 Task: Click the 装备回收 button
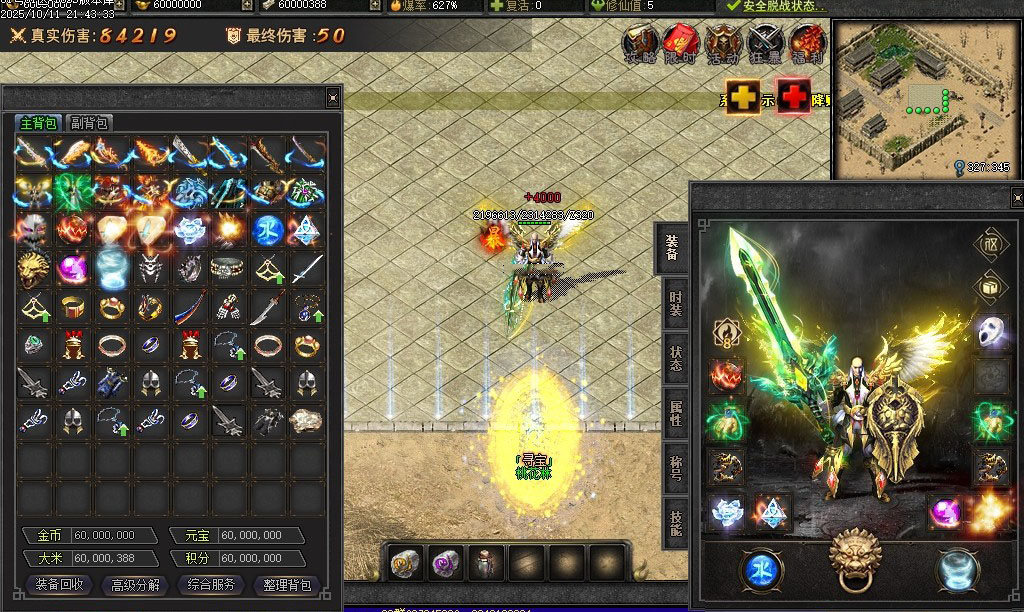59,585
